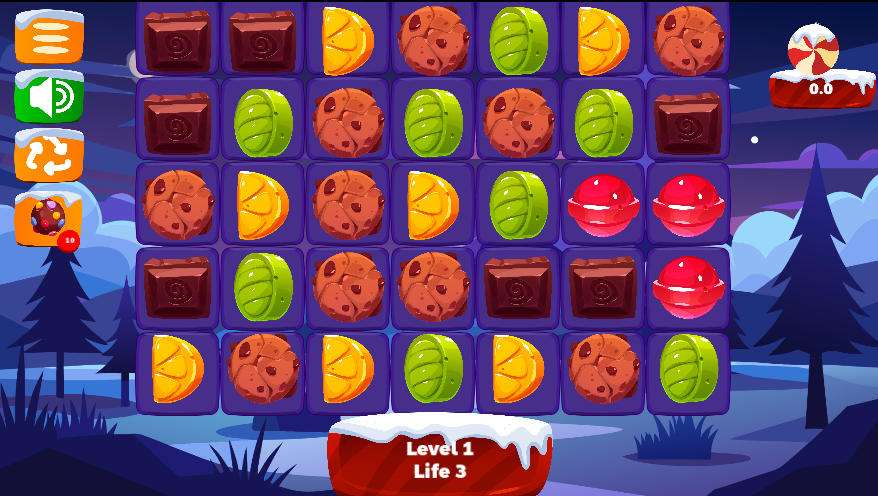This screenshot has width=878, height=496.
Task: Toggle the sound speaker button
Action: (x=49, y=97)
